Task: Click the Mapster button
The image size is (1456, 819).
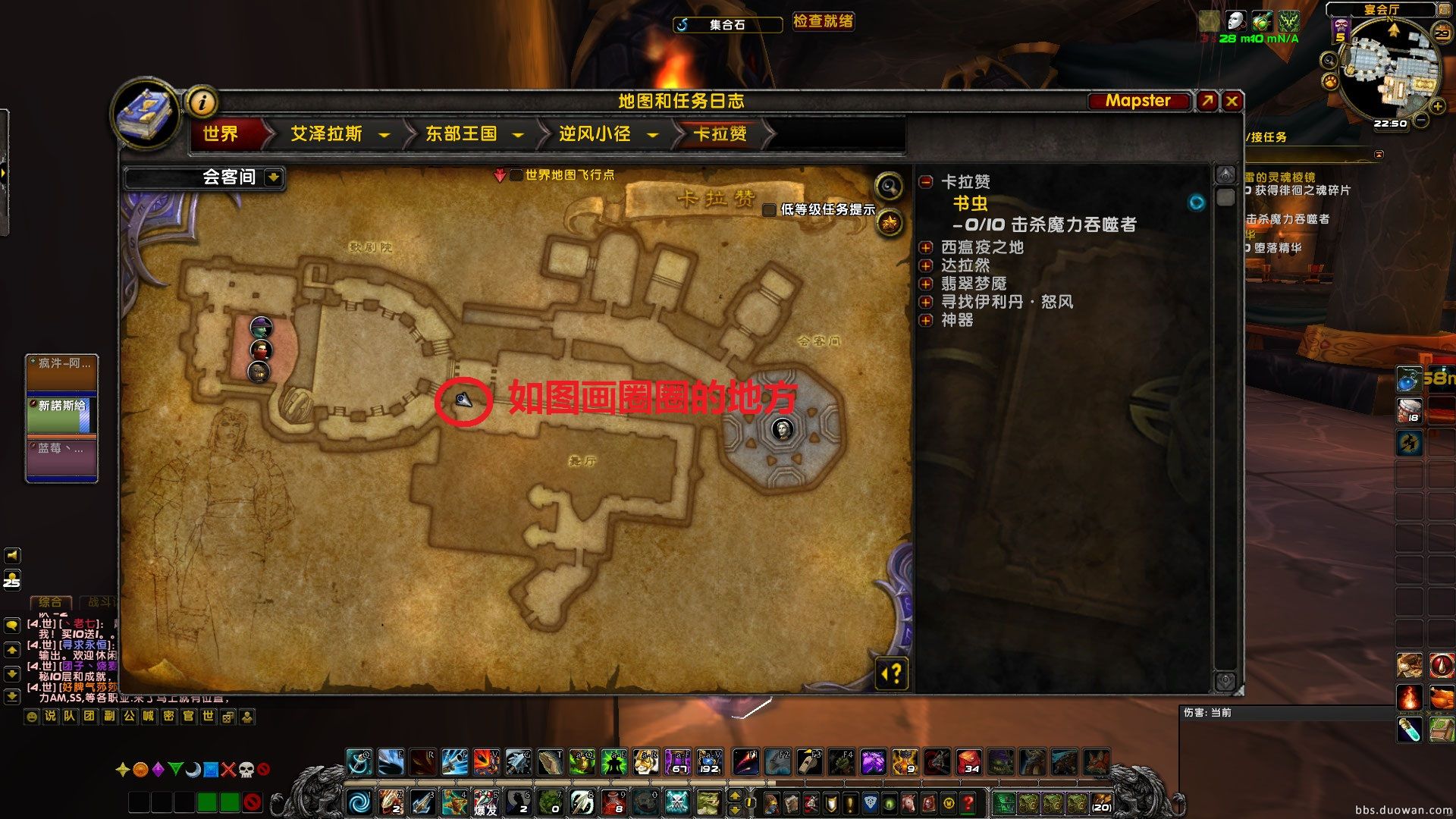Action: pos(1137,100)
